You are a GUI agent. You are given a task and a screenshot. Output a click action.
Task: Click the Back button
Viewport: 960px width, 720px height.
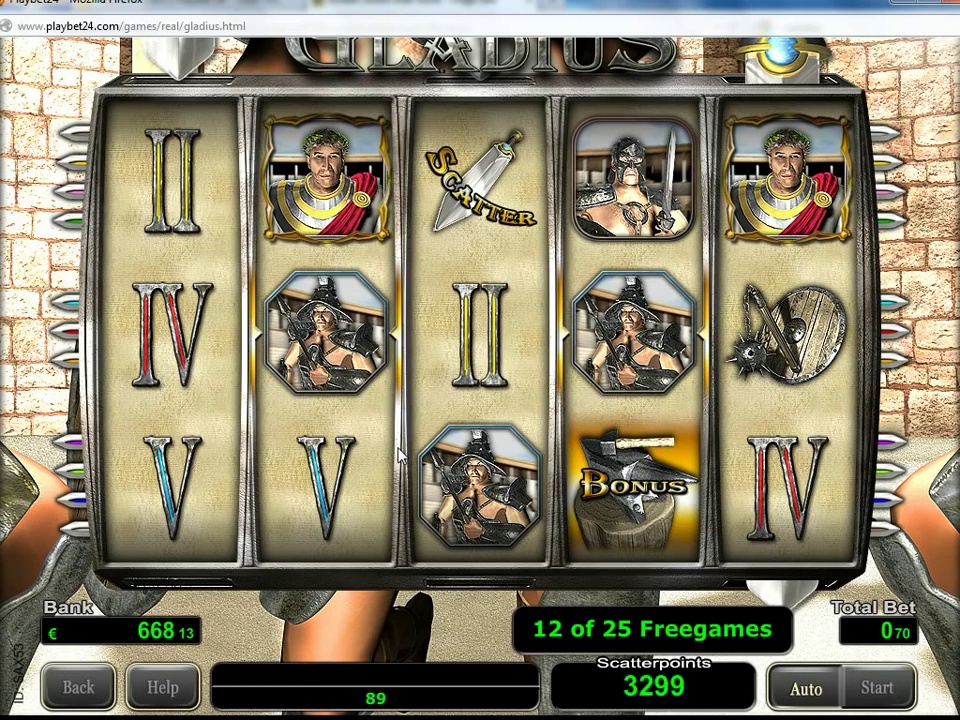[78, 688]
